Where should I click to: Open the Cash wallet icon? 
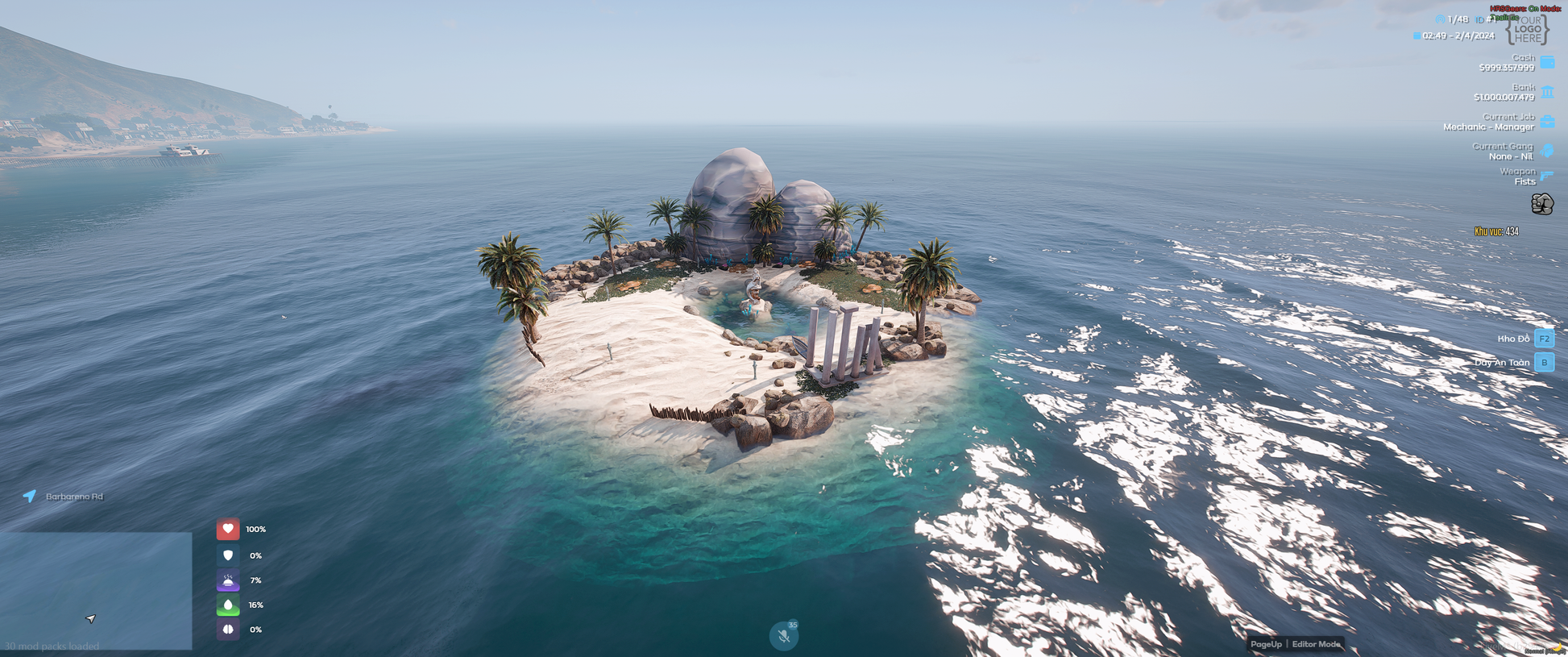pos(1547,62)
